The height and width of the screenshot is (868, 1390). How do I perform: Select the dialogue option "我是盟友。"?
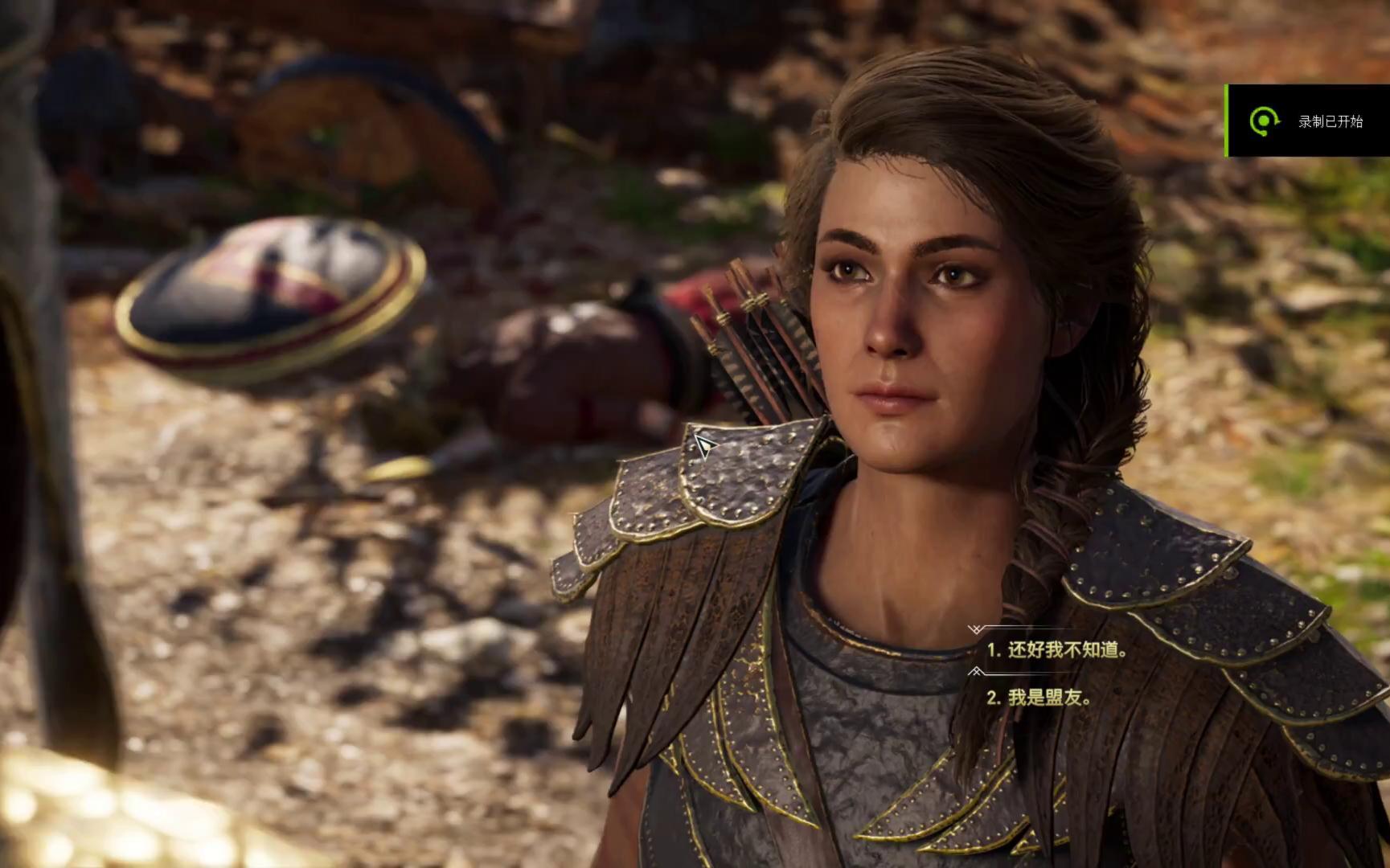tap(1039, 698)
